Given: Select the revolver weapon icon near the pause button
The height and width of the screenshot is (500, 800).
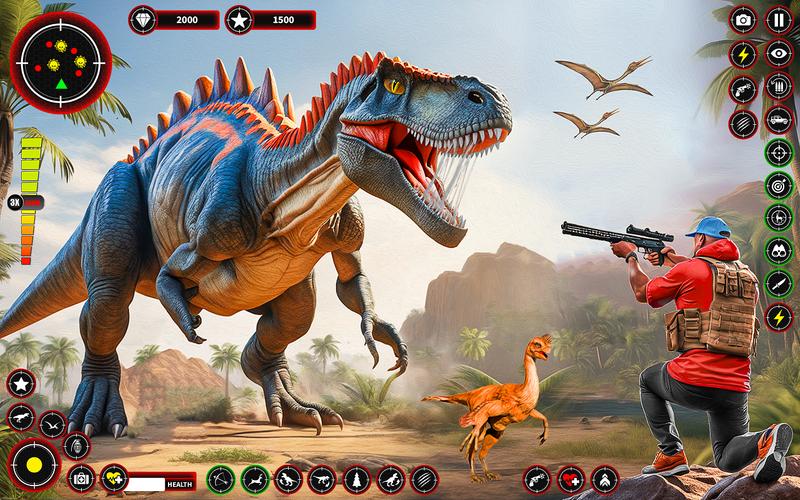Looking at the screenshot, I should pos(744,88).
